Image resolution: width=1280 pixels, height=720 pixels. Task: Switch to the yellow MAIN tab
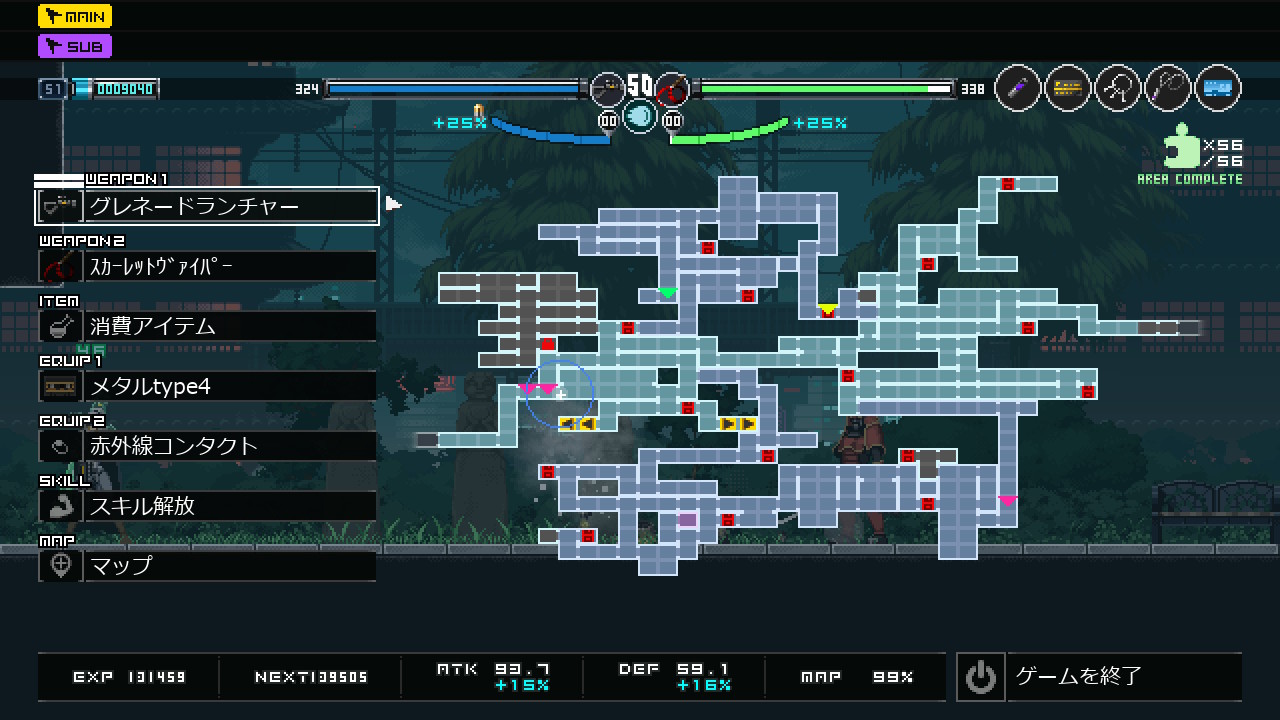pyautogui.click(x=75, y=16)
